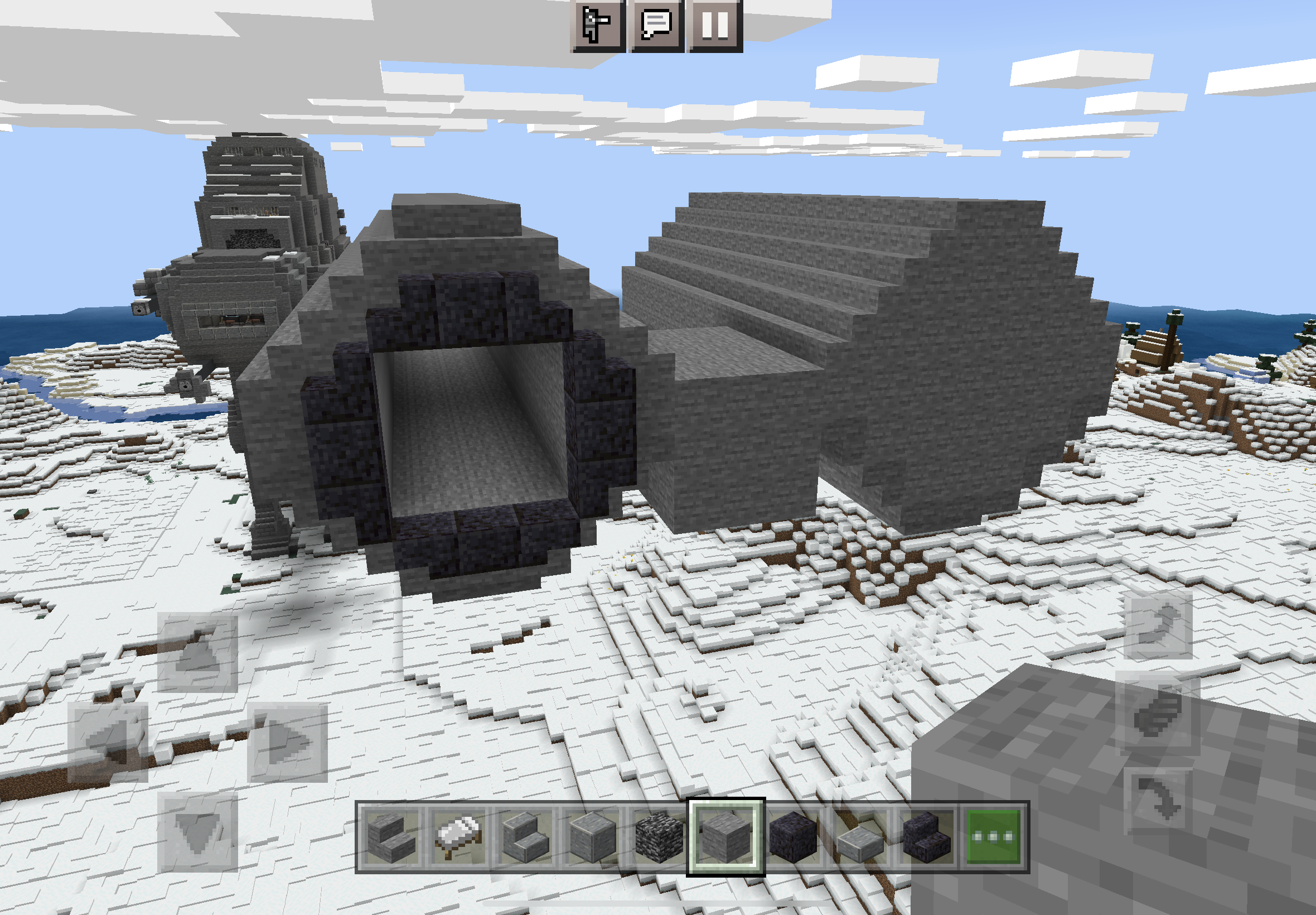Image resolution: width=1316 pixels, height=915 pixels.
Task: Tap the move backward arrow
Action: click(x=197, y=832)
